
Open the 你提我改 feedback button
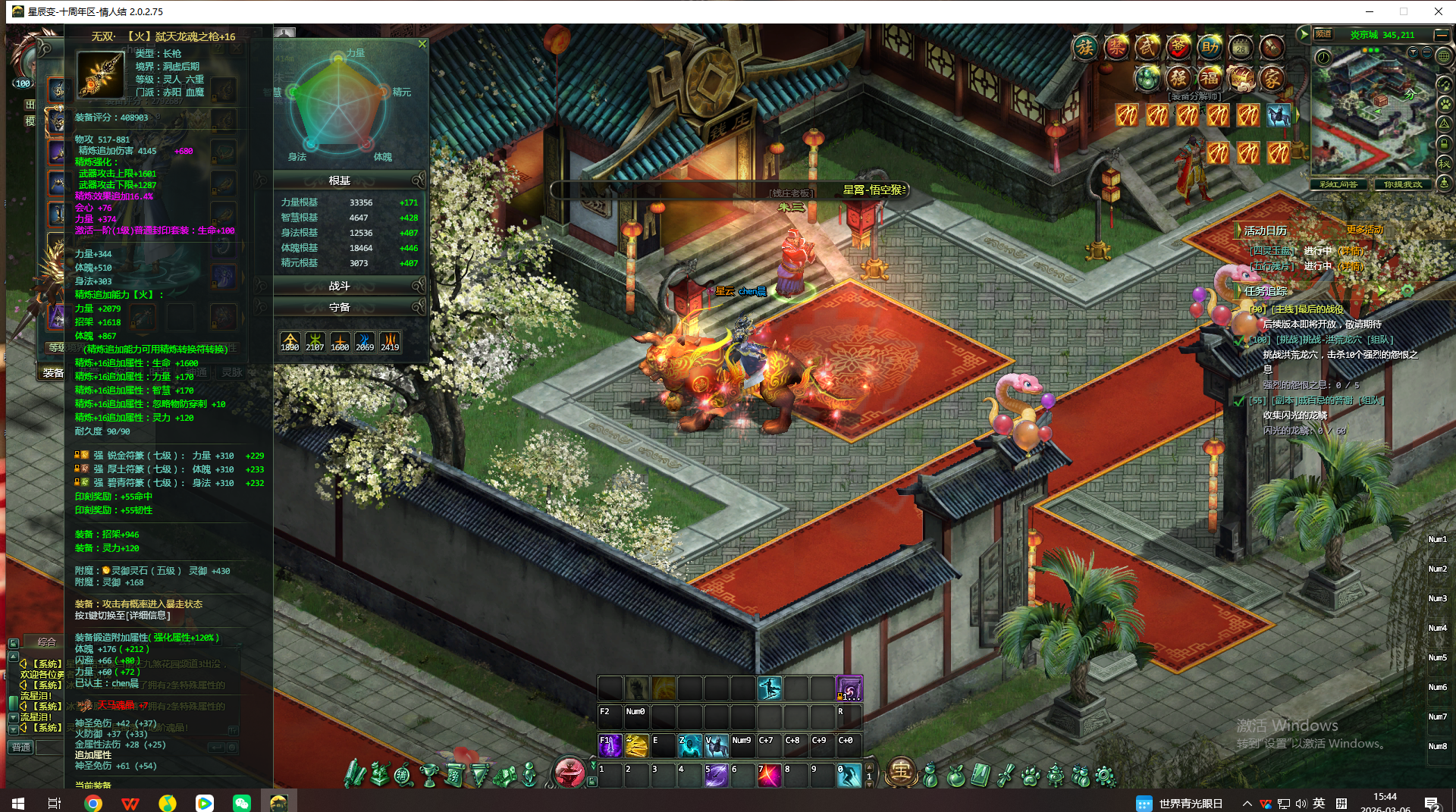pos(1403,184)
